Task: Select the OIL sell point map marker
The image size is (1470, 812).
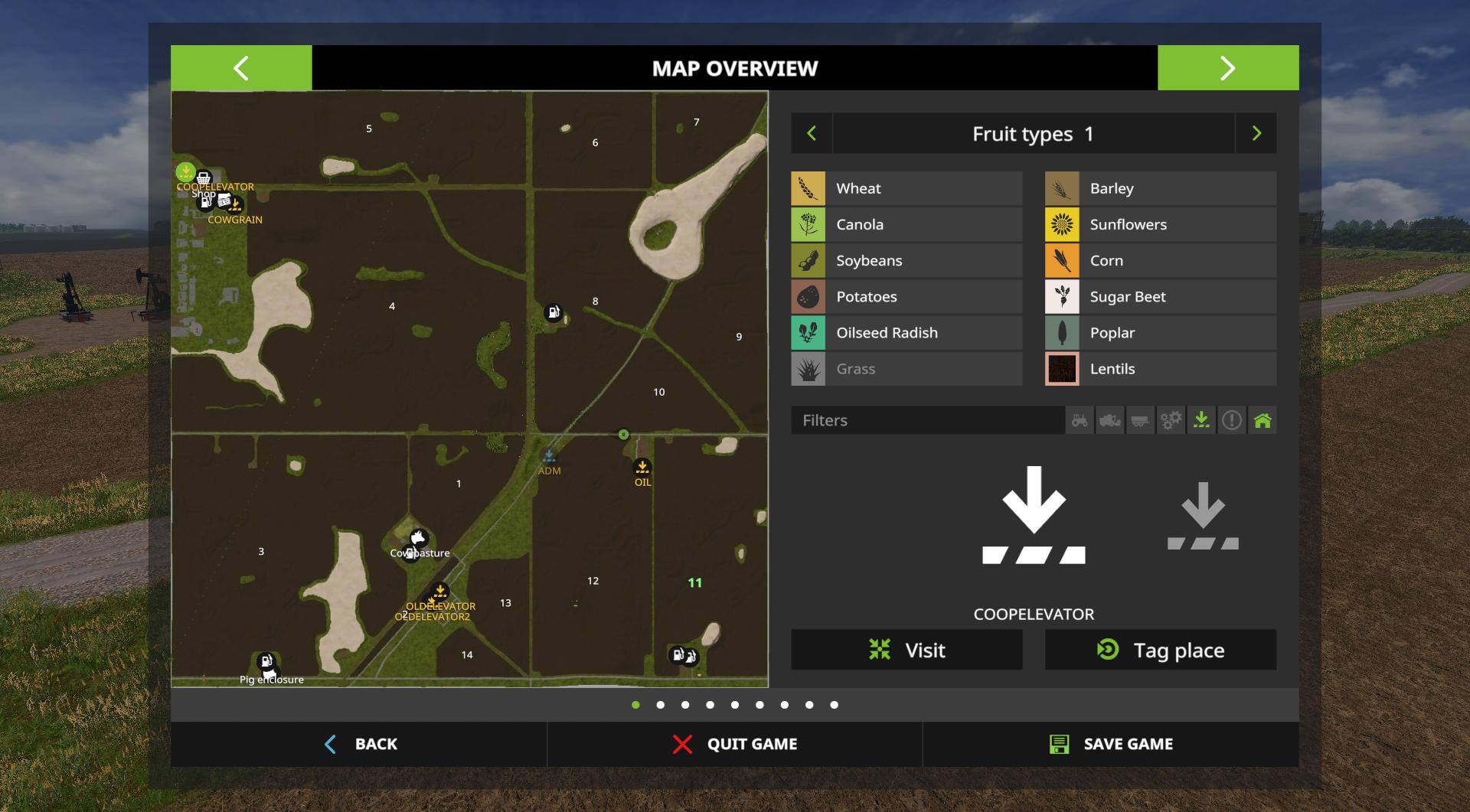Action: click(642, 466)
